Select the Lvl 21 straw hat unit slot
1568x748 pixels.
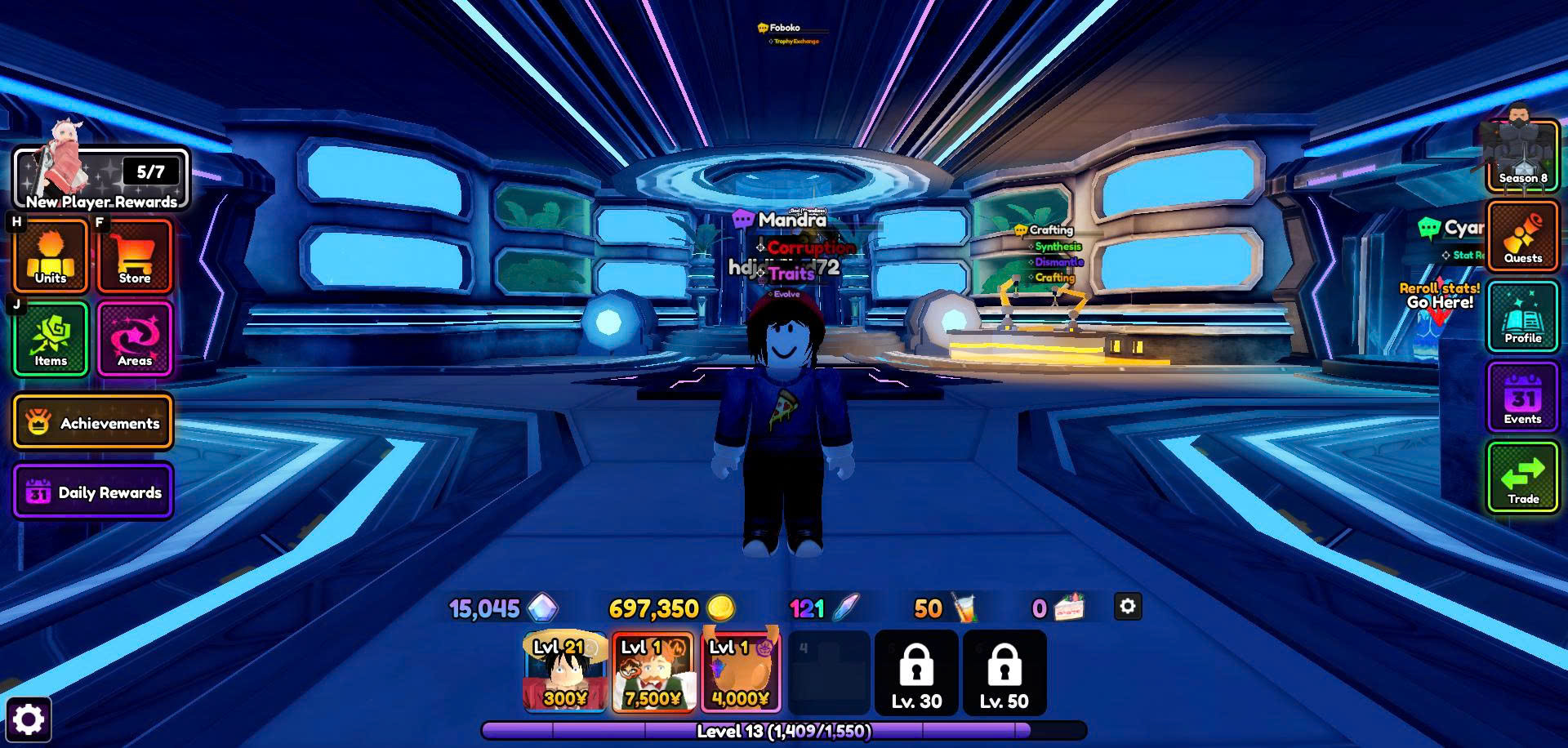point(564,673)
